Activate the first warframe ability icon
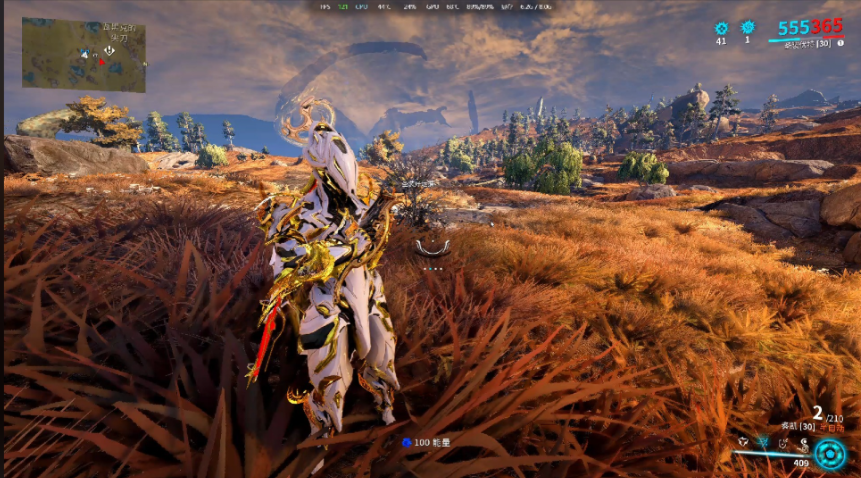 tap(741, 440)
